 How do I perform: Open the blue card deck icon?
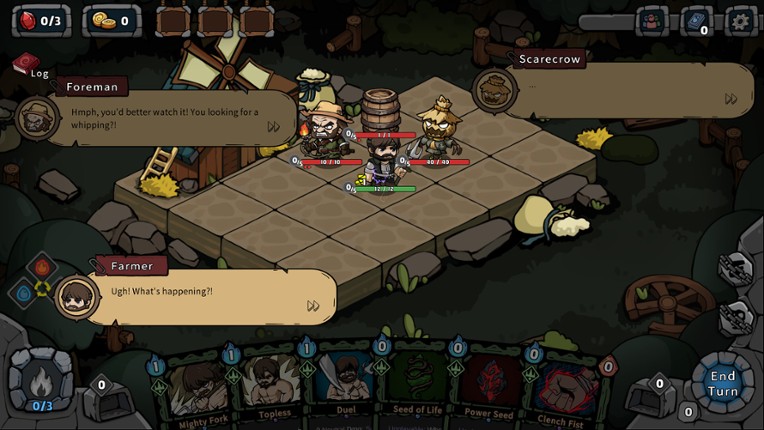(697, 20)
